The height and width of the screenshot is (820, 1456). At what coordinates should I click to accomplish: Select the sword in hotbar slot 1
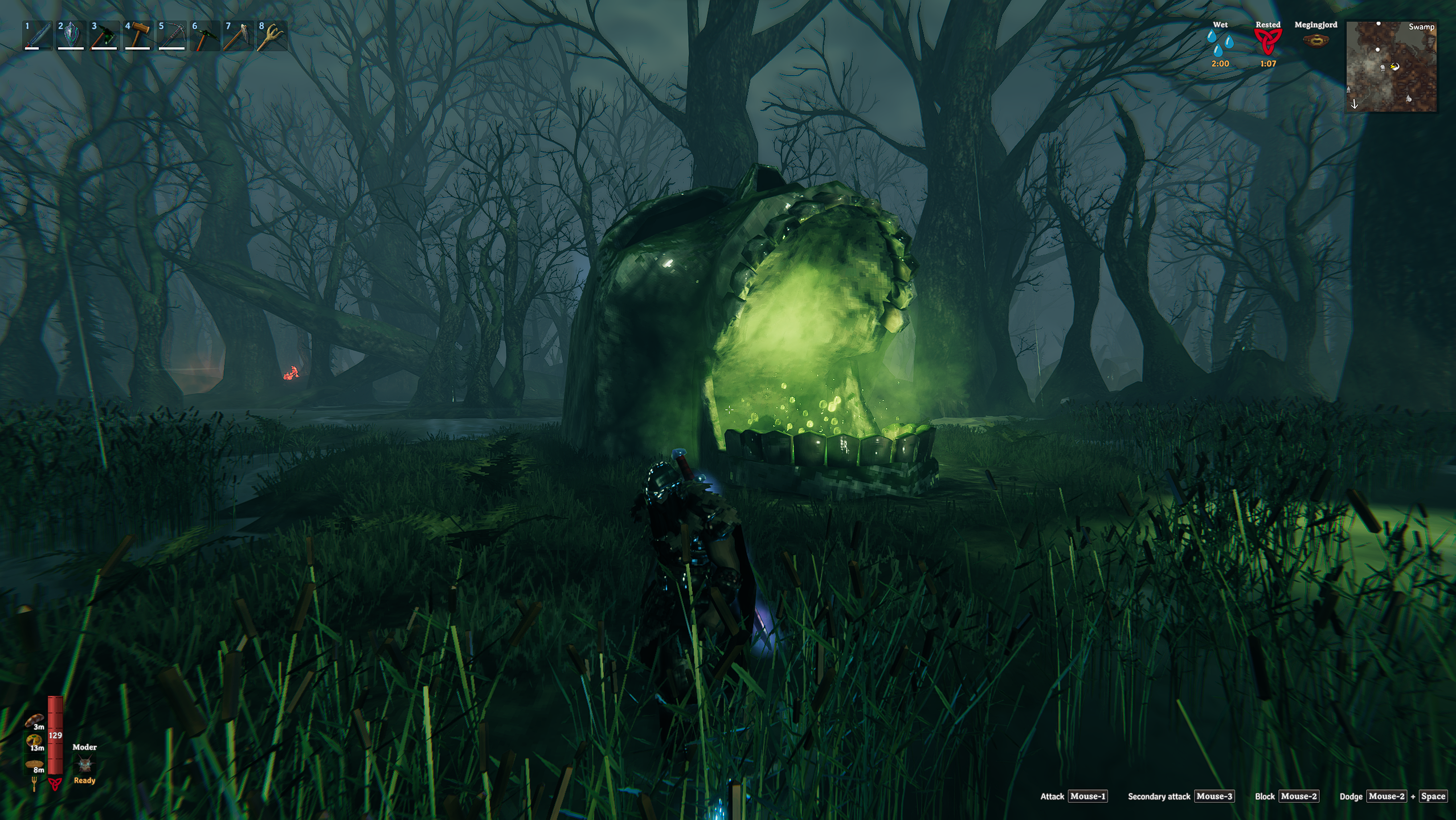[38, 36]
